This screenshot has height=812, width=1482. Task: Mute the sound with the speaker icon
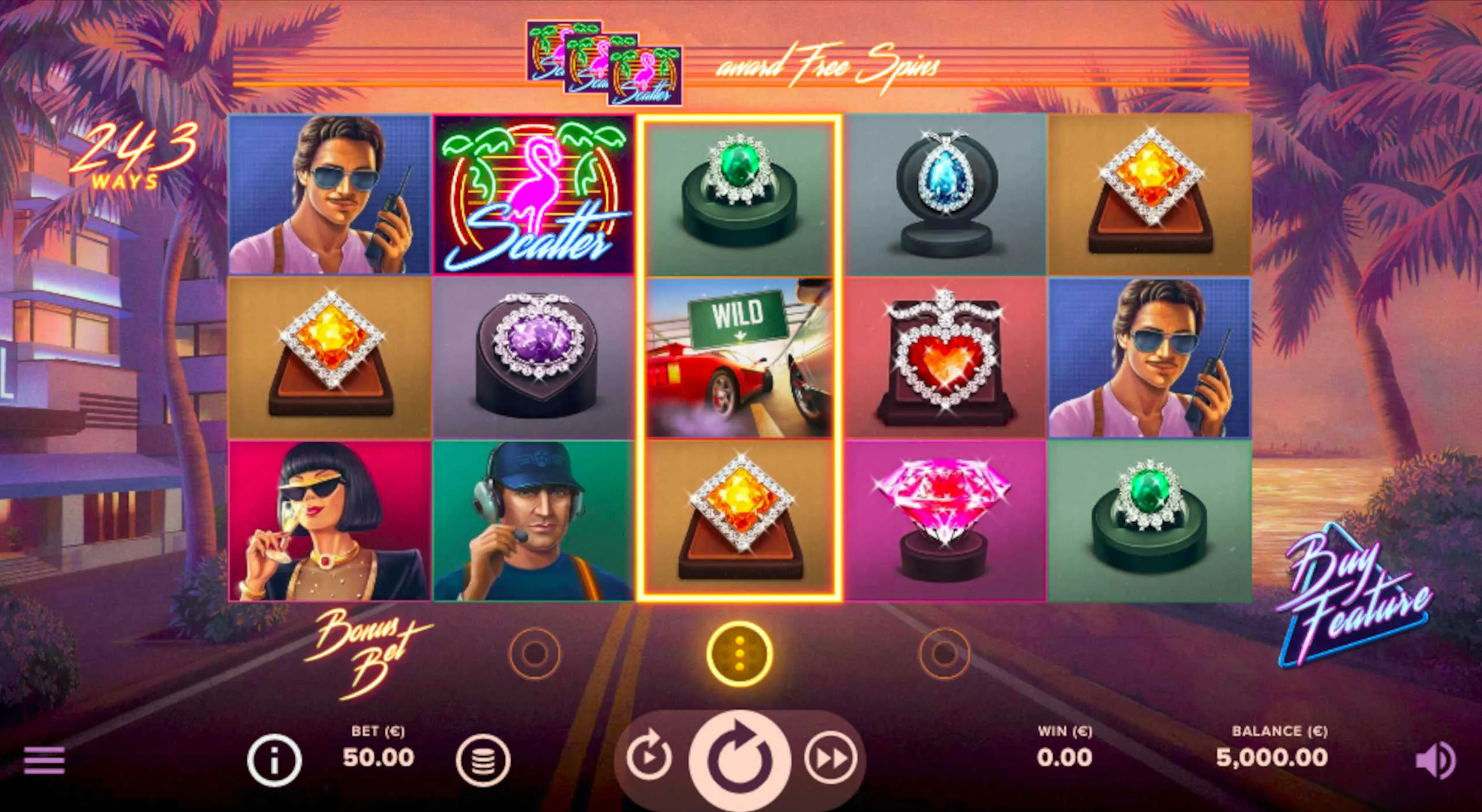click(x=1435, y=759)
